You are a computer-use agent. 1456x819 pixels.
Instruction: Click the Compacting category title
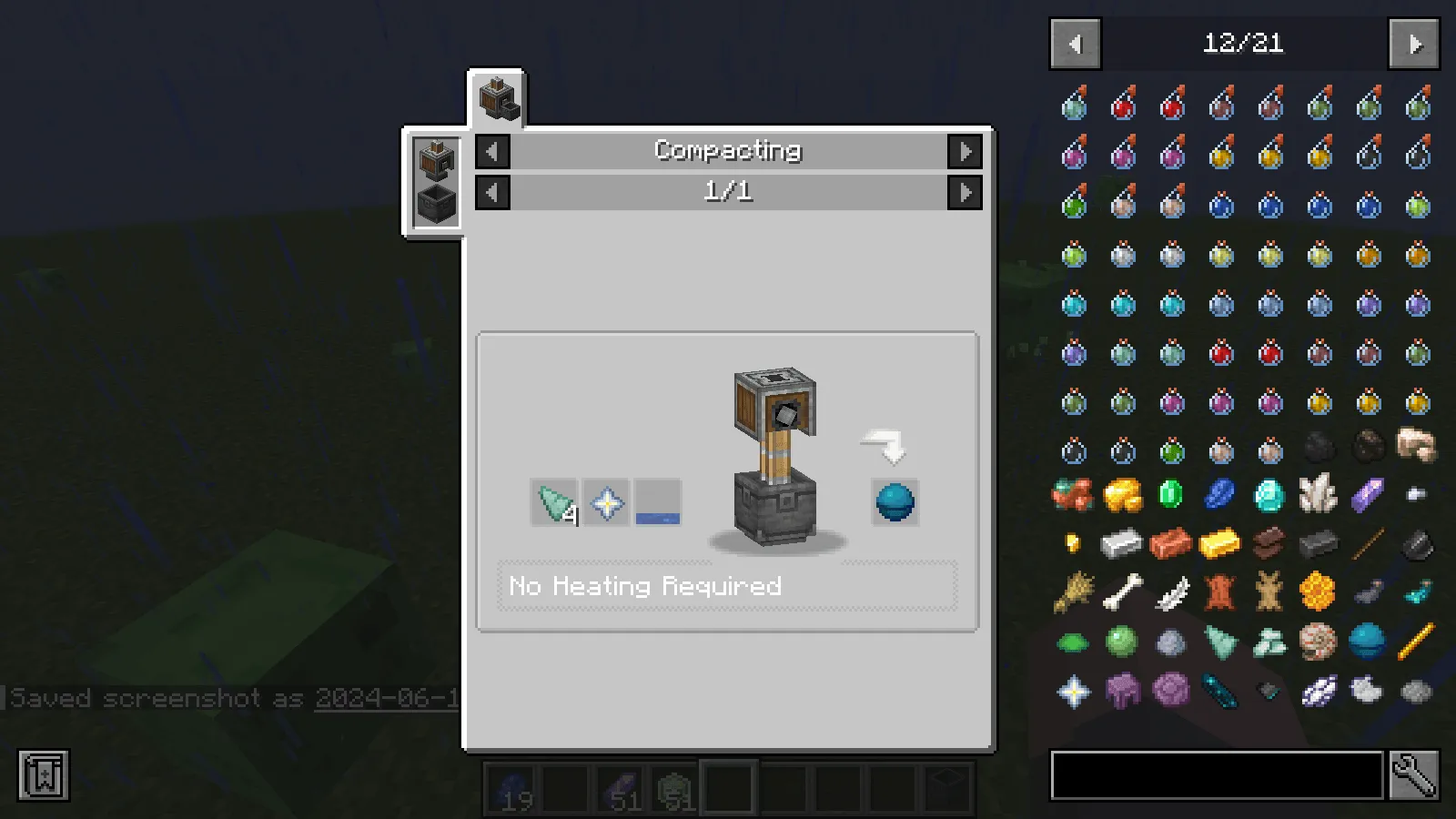(727, 150)
